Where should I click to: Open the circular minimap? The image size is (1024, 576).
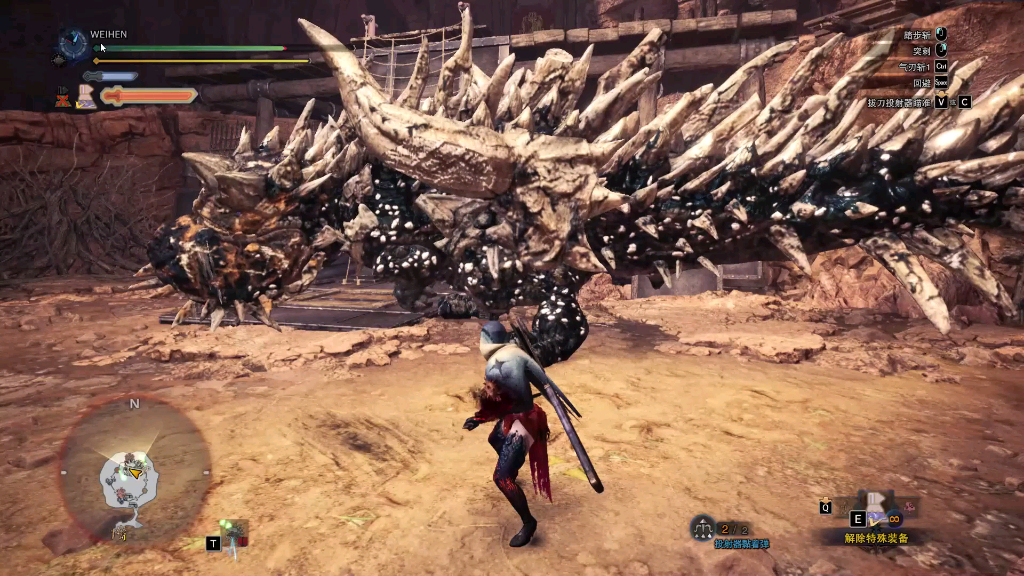tap(134, 468)
